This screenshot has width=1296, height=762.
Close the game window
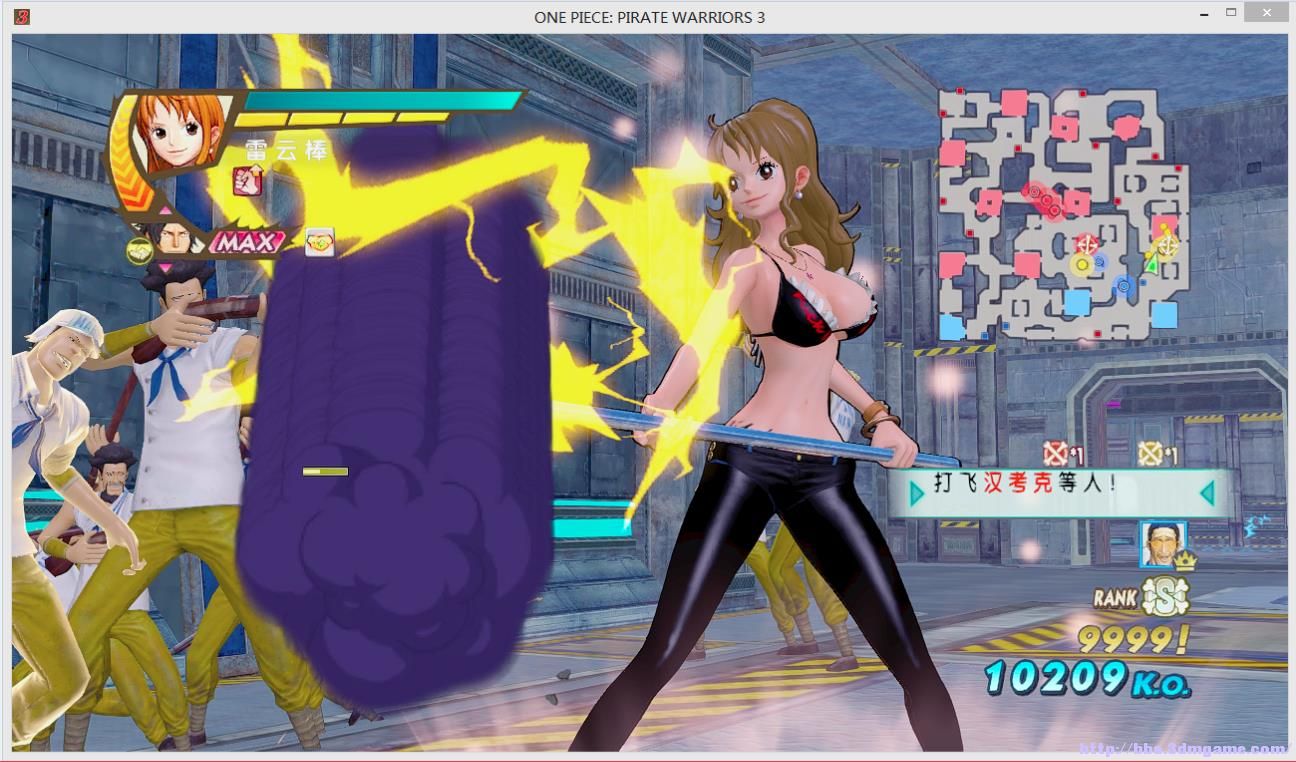coord(1267,14)
